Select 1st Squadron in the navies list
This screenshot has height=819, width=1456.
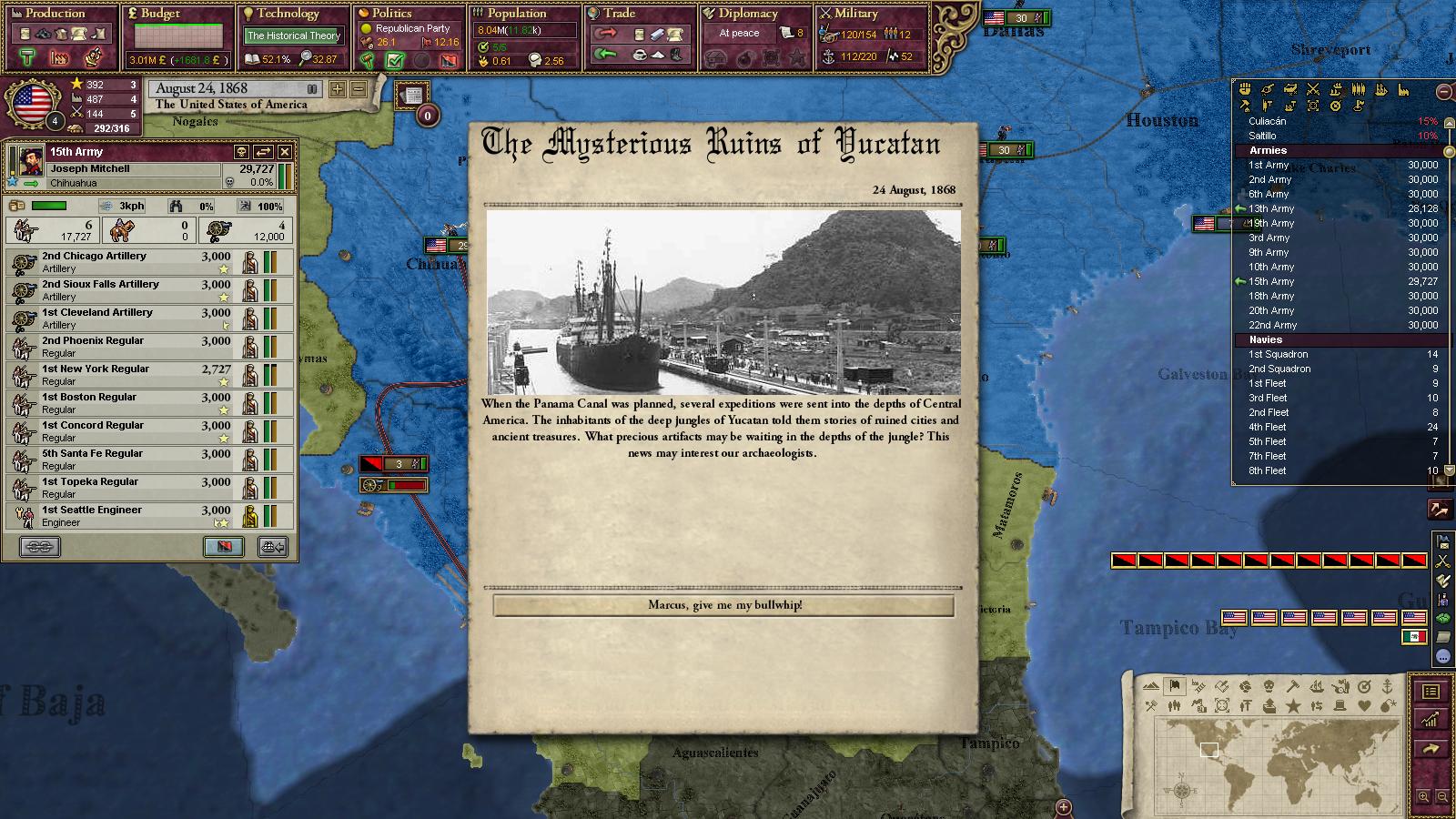click(x=1279, y=354)
